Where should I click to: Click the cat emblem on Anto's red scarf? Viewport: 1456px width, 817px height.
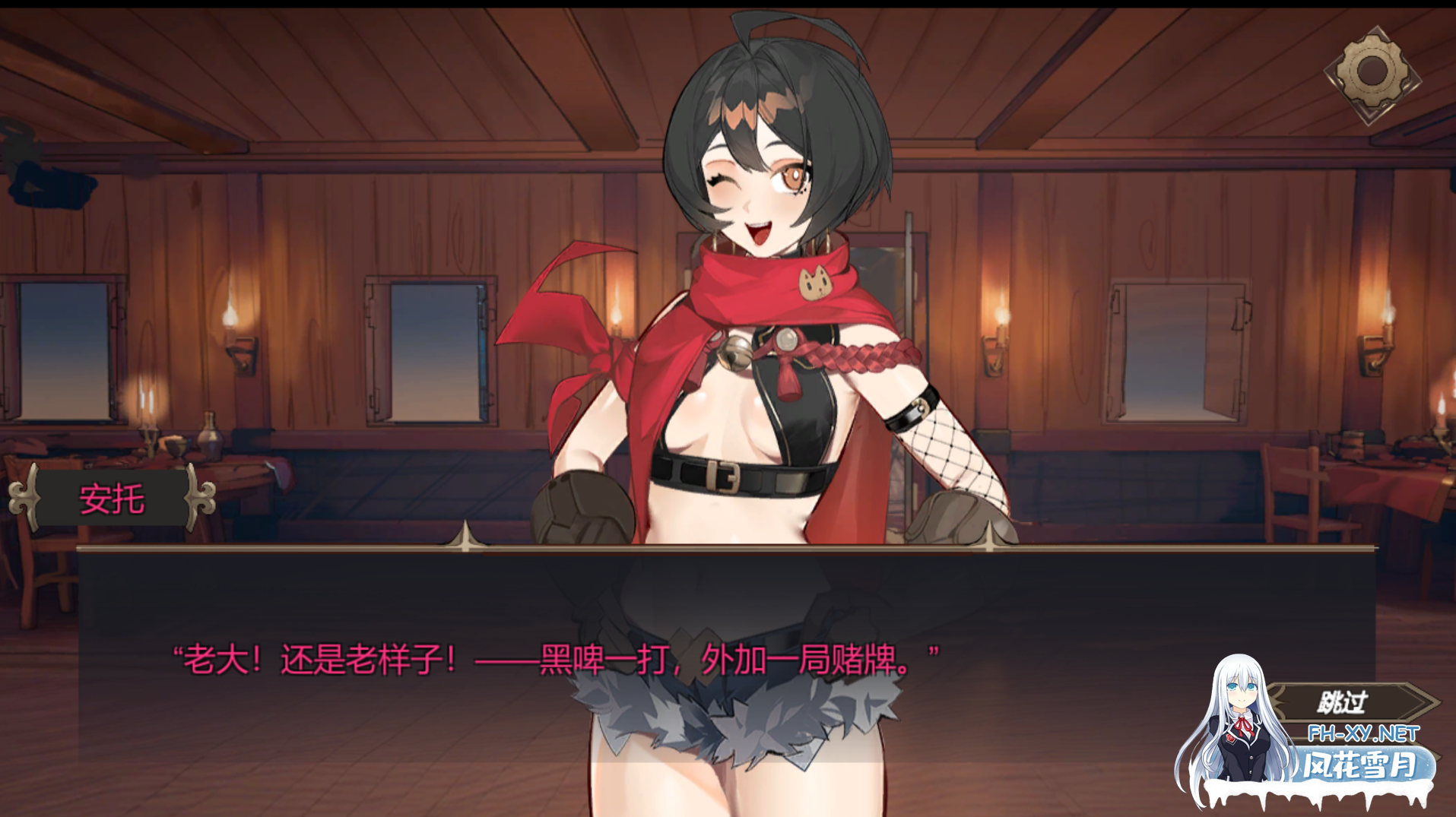click(x=816, y=283)
